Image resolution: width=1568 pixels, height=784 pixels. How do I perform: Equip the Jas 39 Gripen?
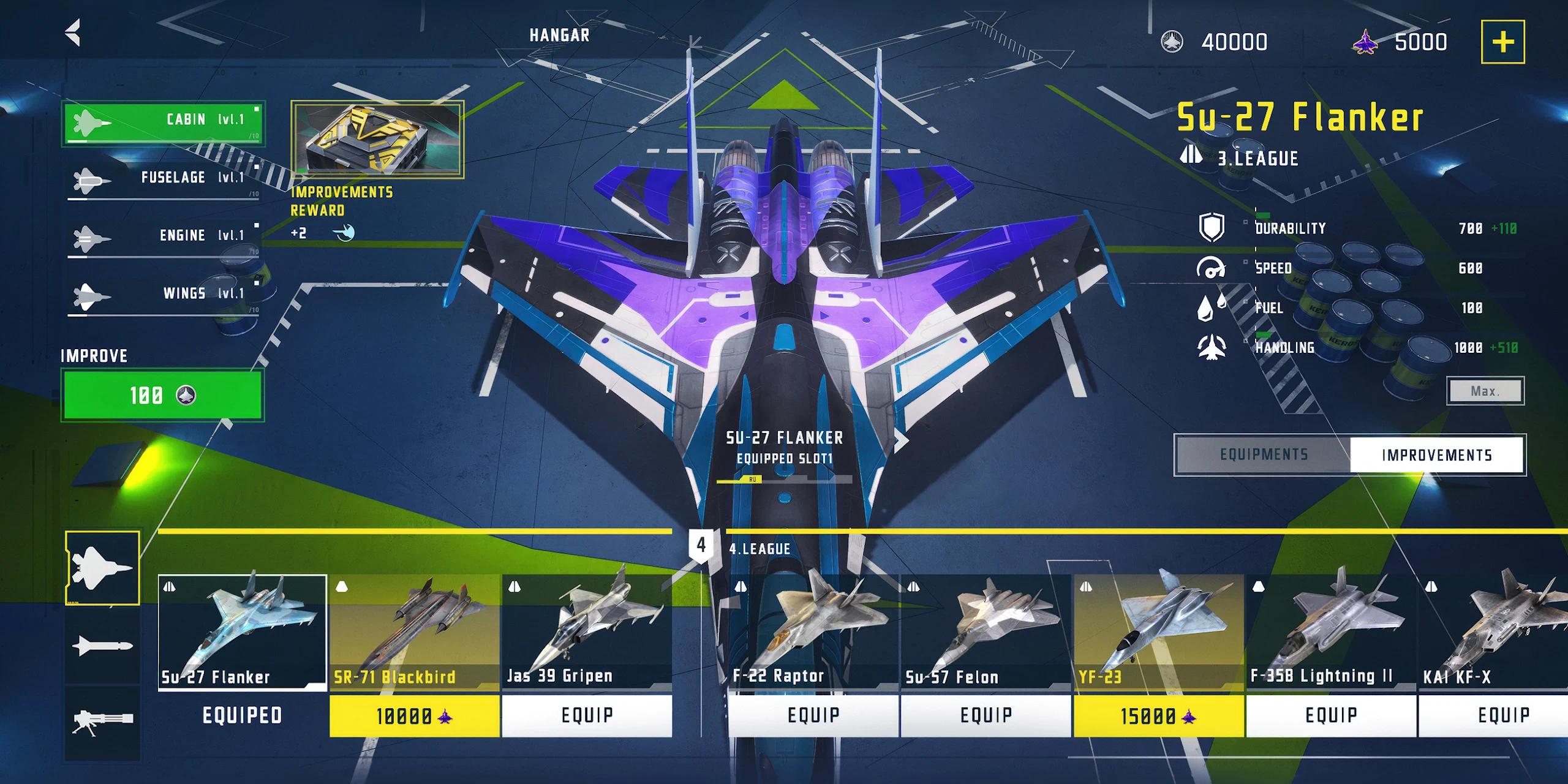point(587,715)
